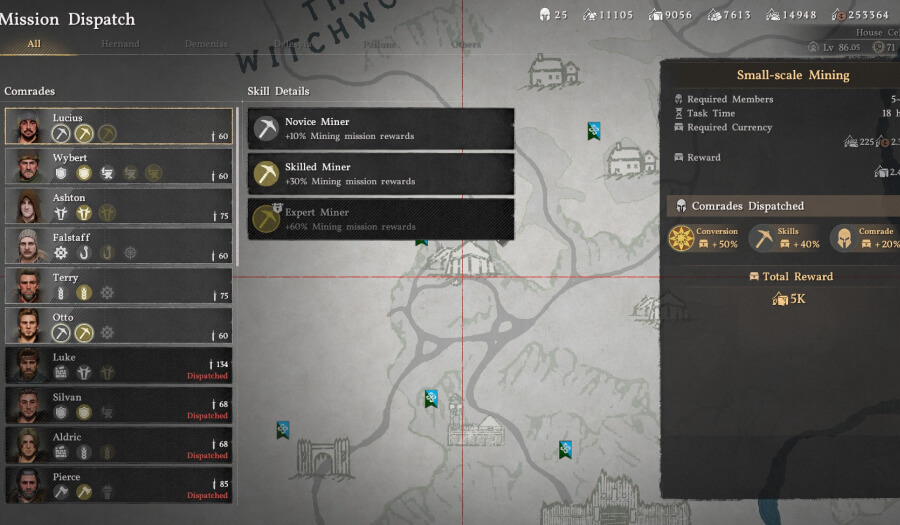Viewport: 900px width, 525px height.
Task: Choose comrade Terry
Action: [118, 286]
